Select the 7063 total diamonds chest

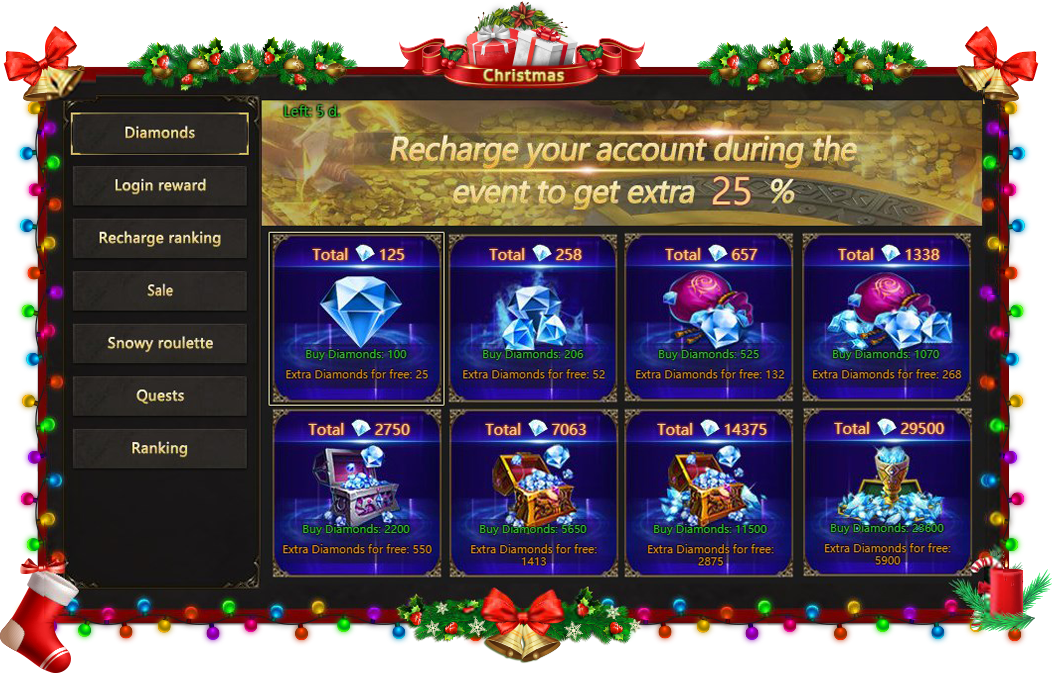(533, 493)
